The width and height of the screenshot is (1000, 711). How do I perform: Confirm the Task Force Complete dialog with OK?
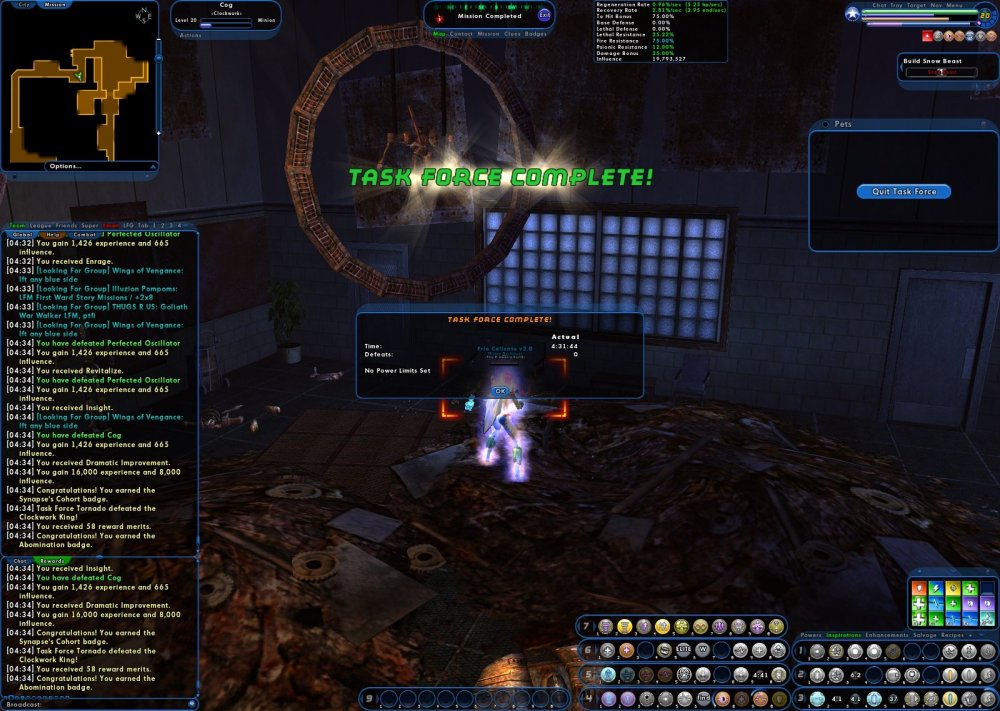(x=500, y=391)
